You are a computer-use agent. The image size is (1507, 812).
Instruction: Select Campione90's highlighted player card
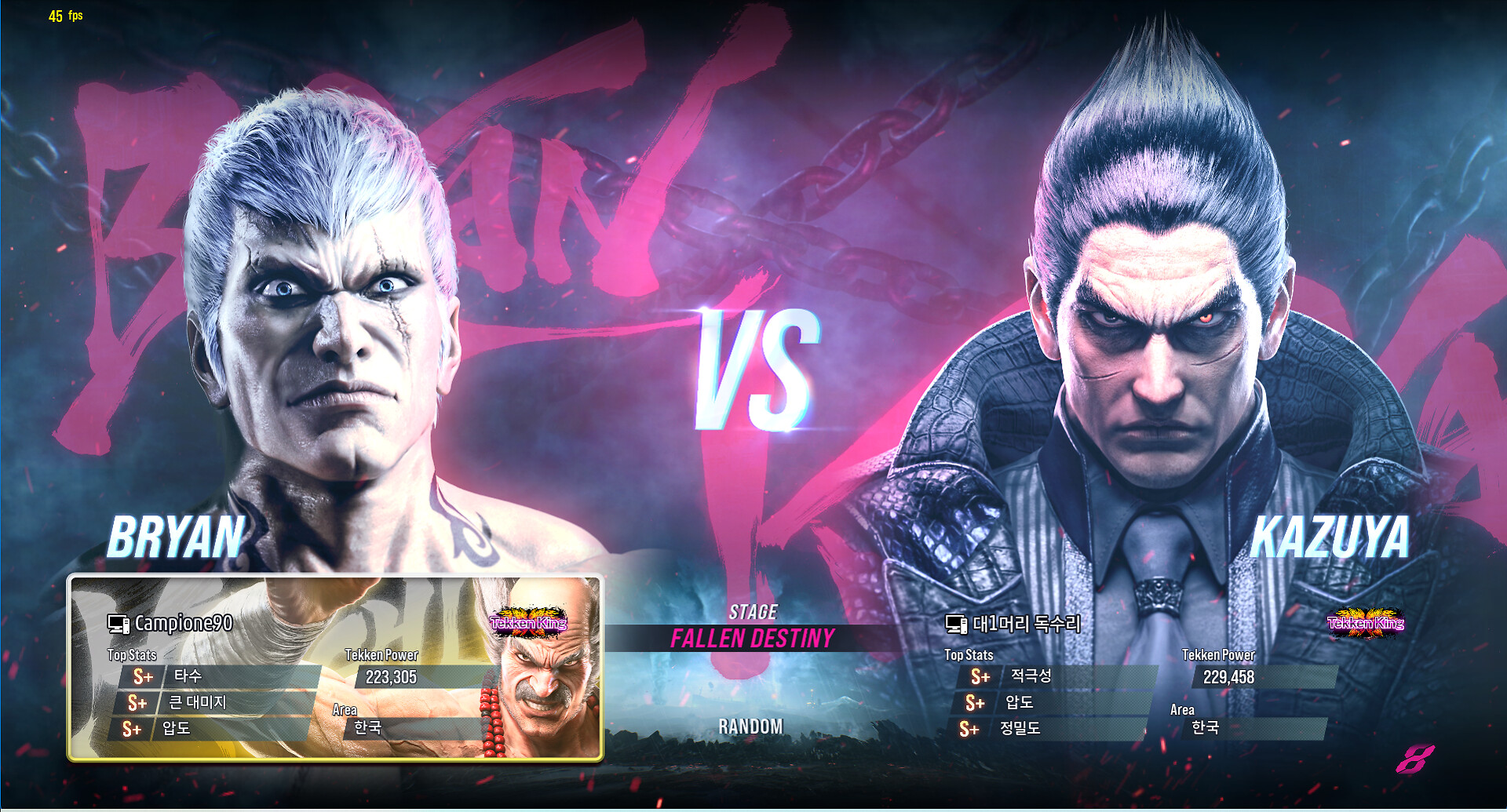pos(335,668)
